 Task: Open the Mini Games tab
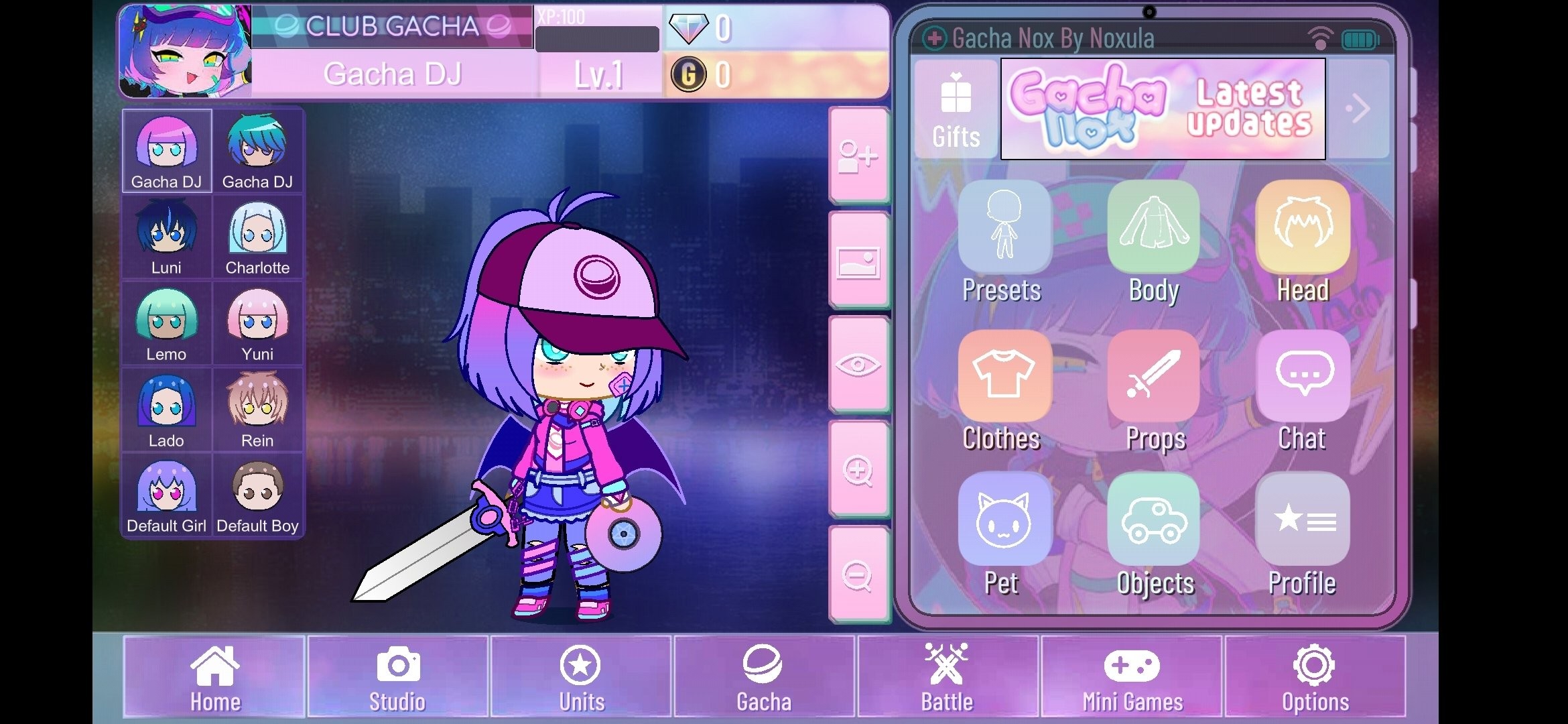click(x=1132, y=676)
